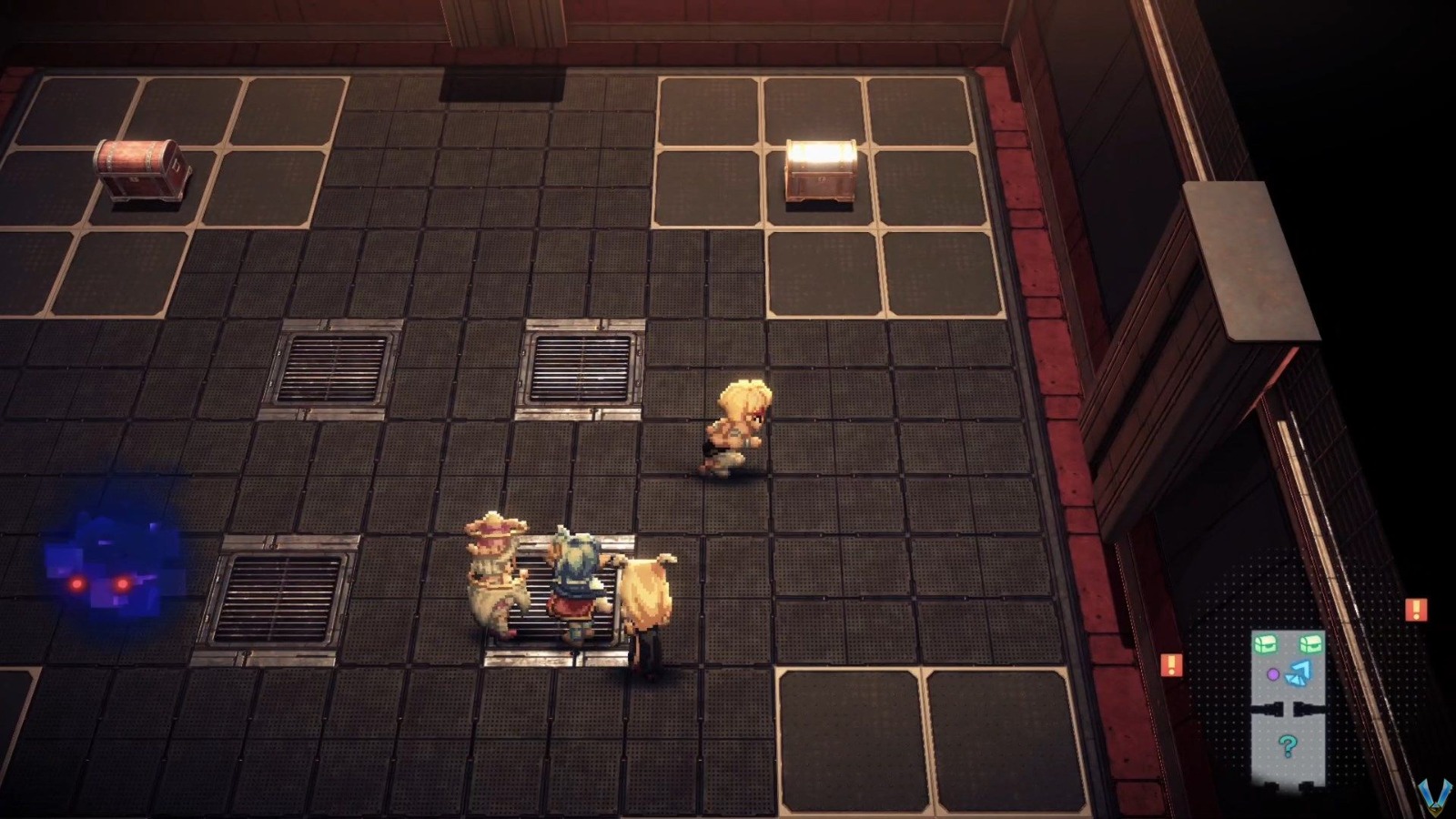Click the question mark icon on the minimap
The height and width of the screenshot is (819, 1456).
coord(1287,744)
